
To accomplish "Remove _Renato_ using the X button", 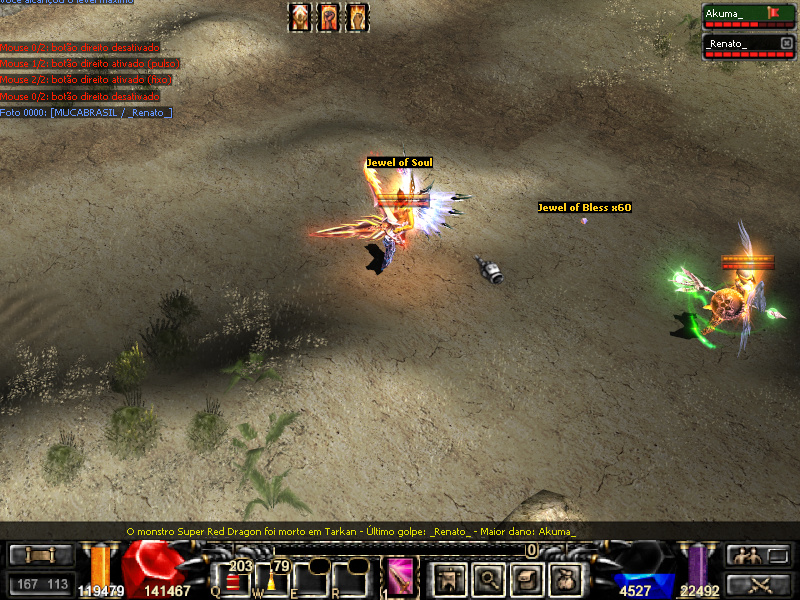I will (785, 43).
